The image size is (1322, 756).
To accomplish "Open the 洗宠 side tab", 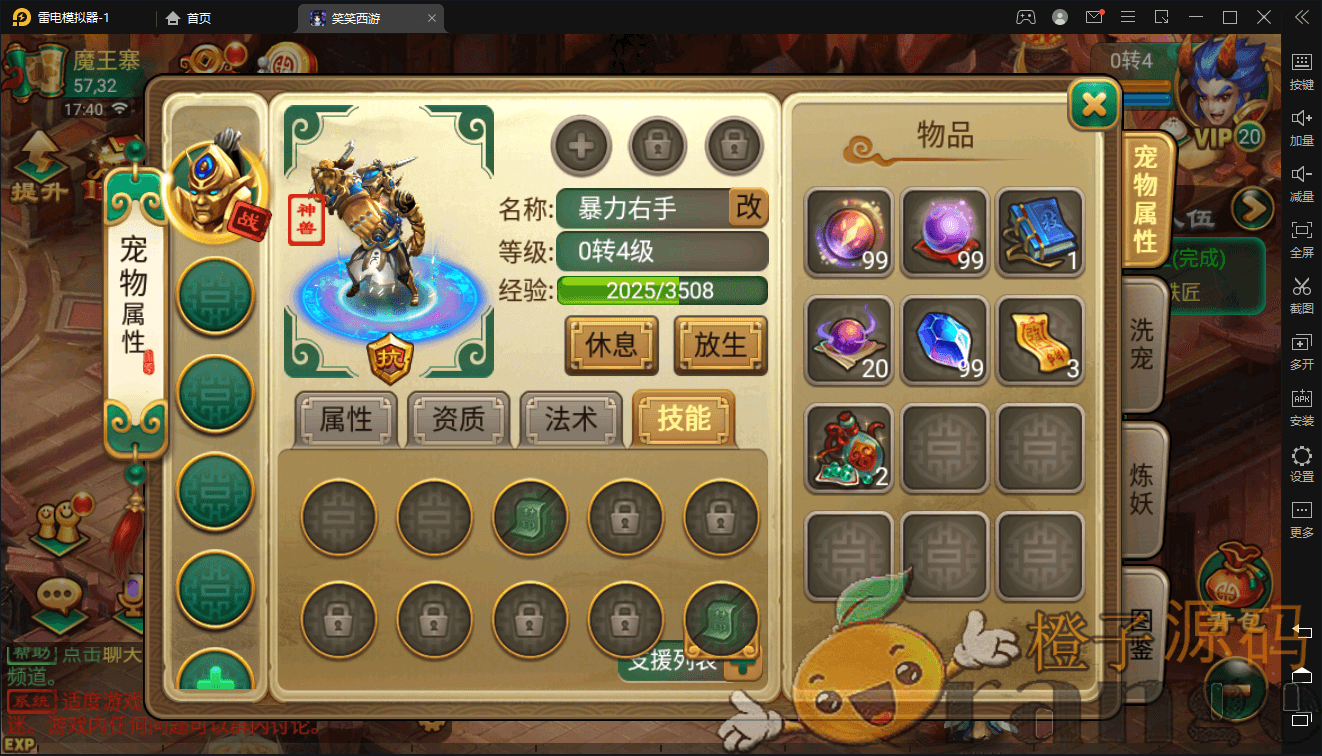I will [x=1142, y=345].
